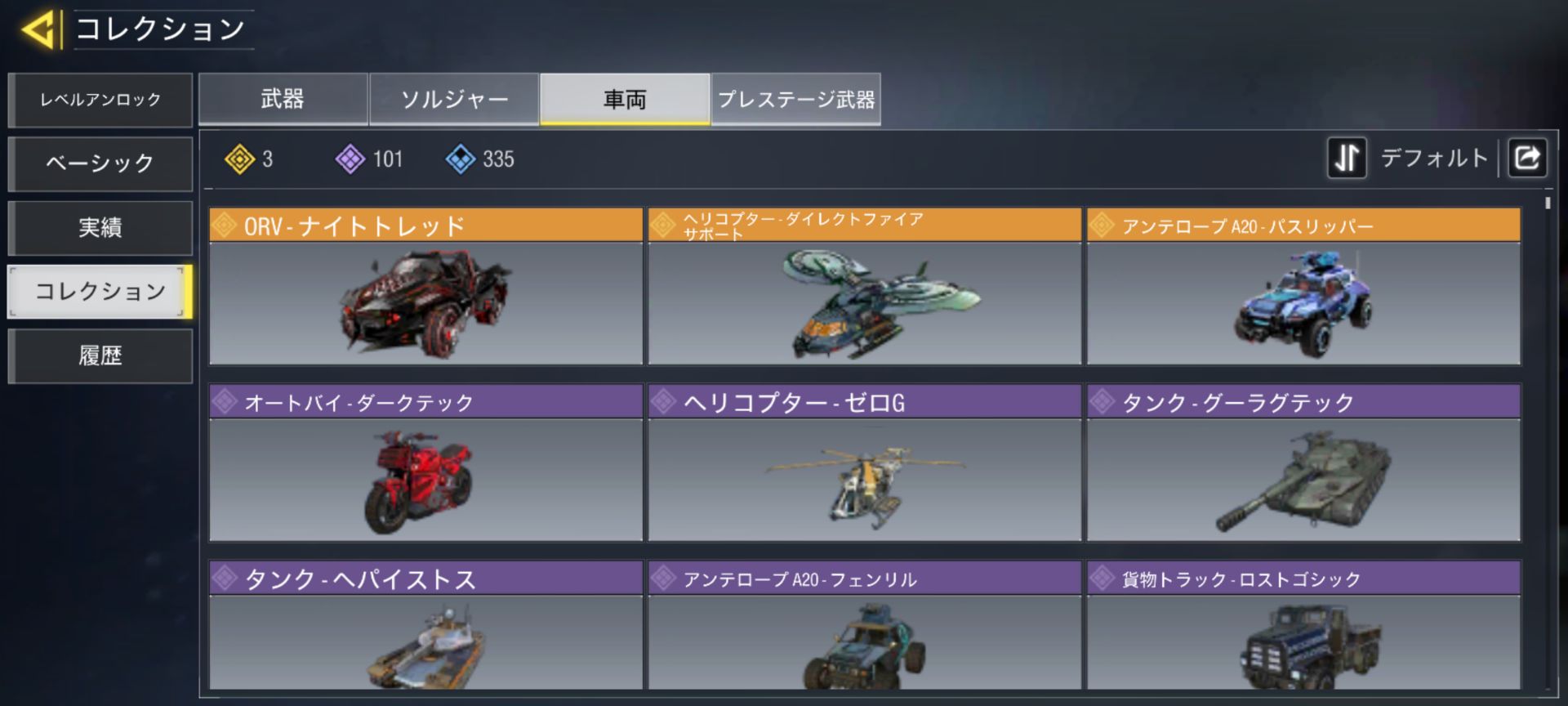Open the 履歴 section from the sidebar
This screenshot has height=706, width=1568.
tap(100, 355)
